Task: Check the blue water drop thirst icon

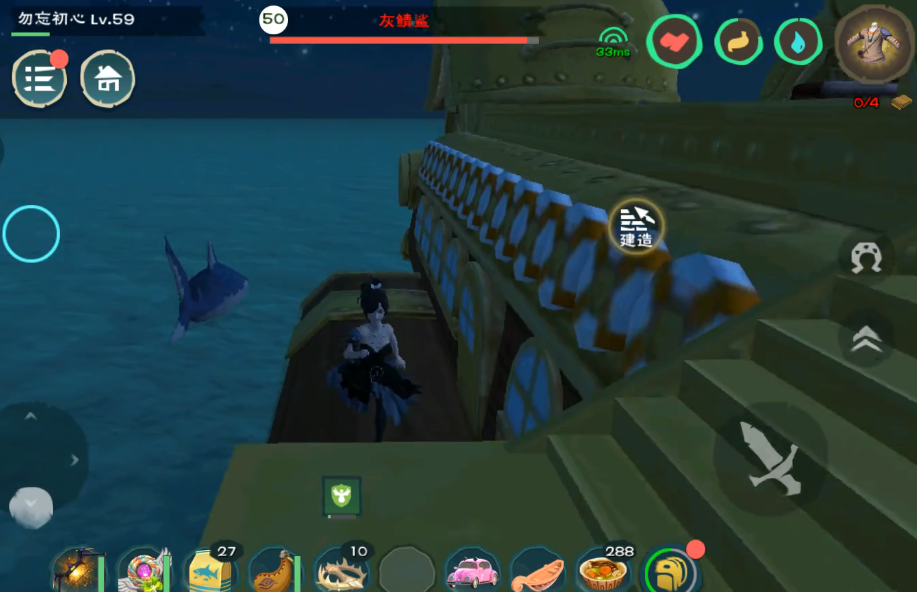Action: [x=798, y=43]
